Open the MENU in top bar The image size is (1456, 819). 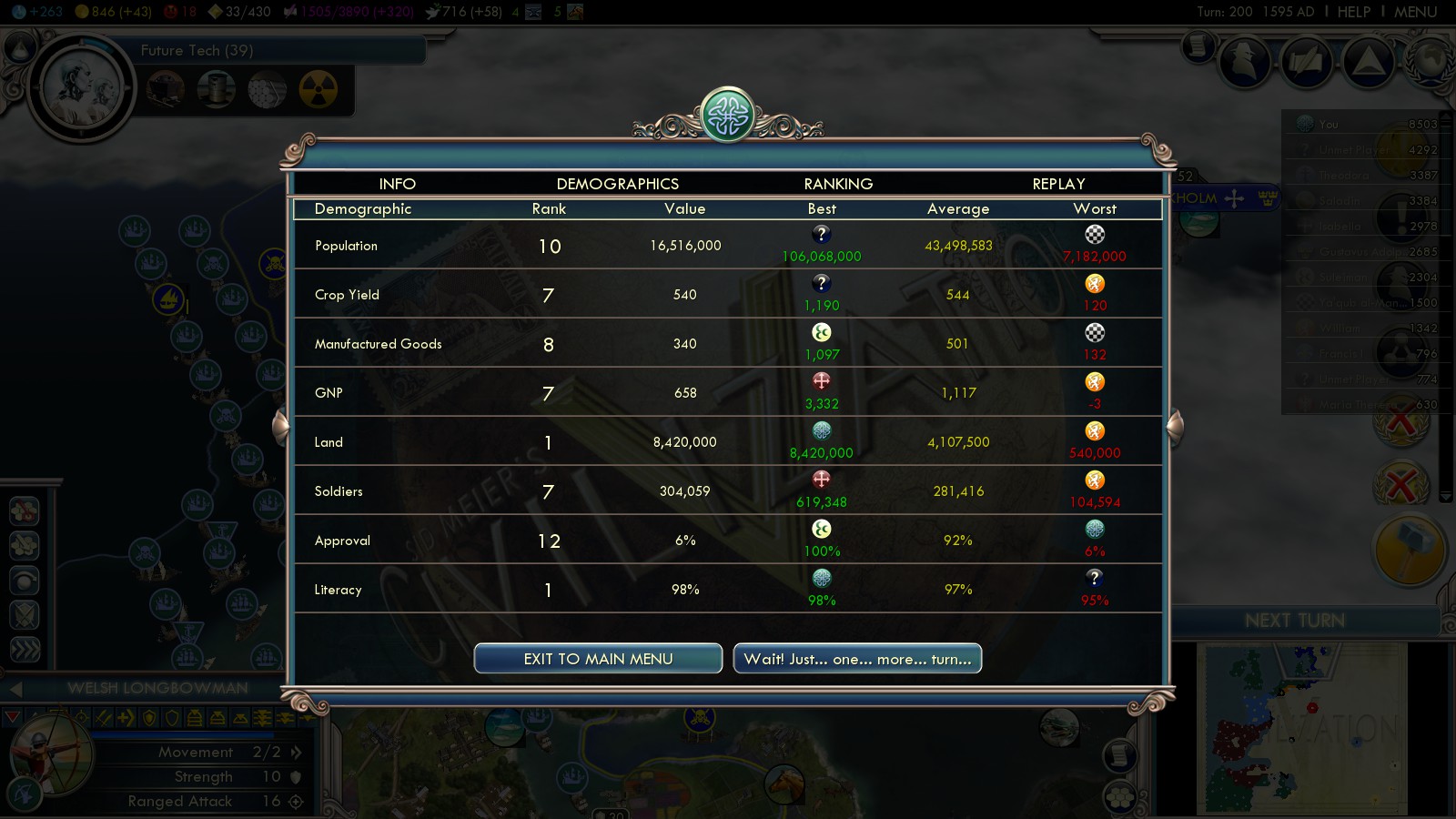1415,12
